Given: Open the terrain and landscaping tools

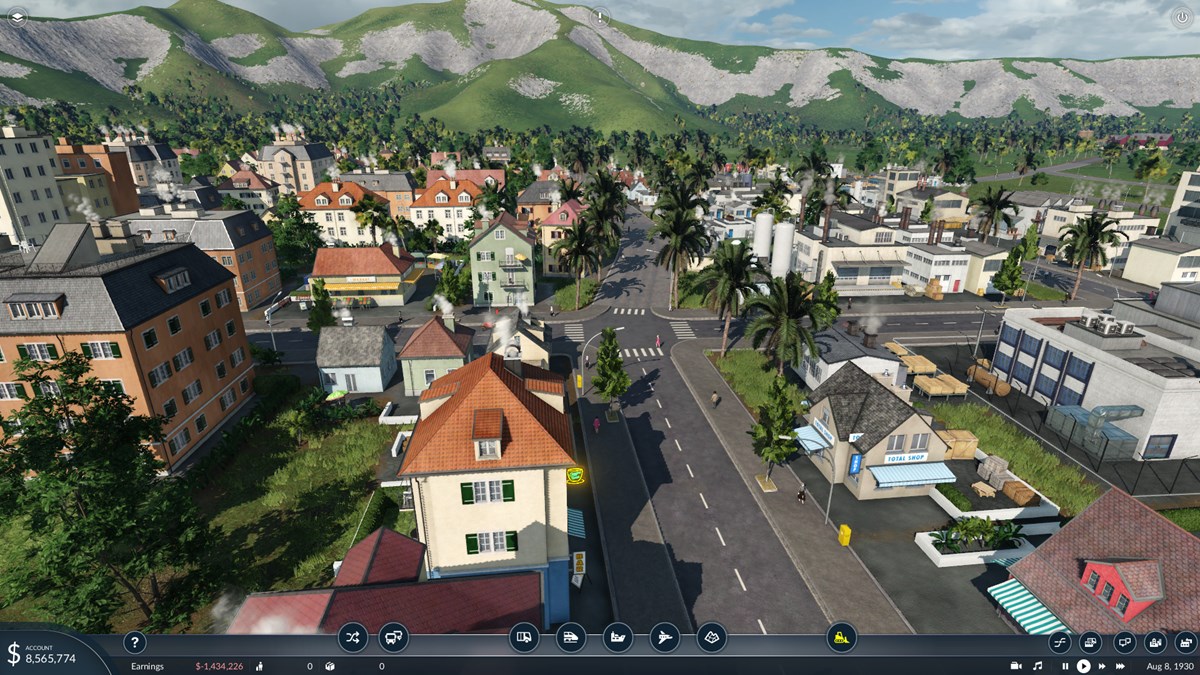Looking at the screenshot, I should tap(711, 637).
